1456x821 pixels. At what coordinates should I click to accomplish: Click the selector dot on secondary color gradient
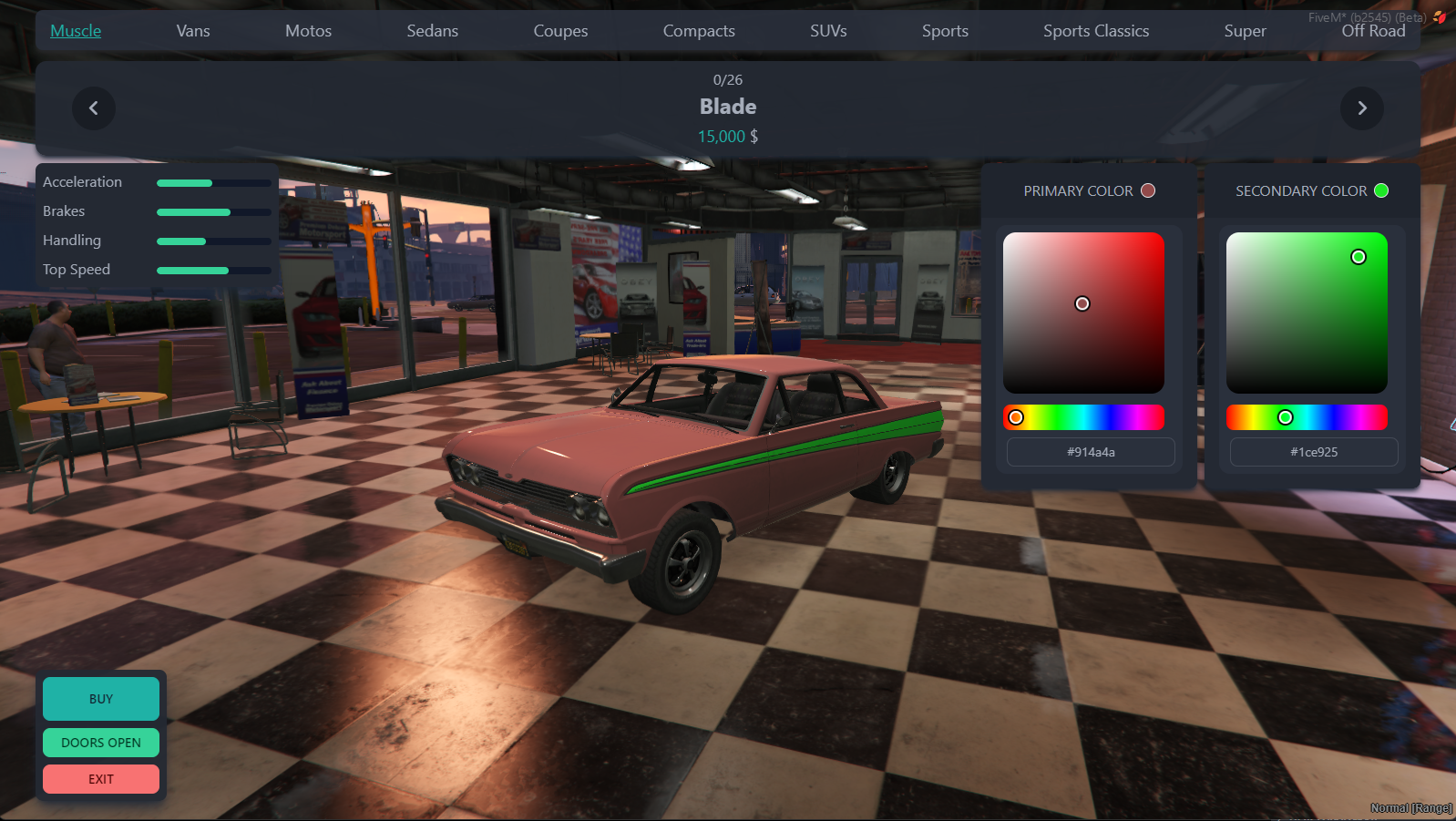(1358, 257)
